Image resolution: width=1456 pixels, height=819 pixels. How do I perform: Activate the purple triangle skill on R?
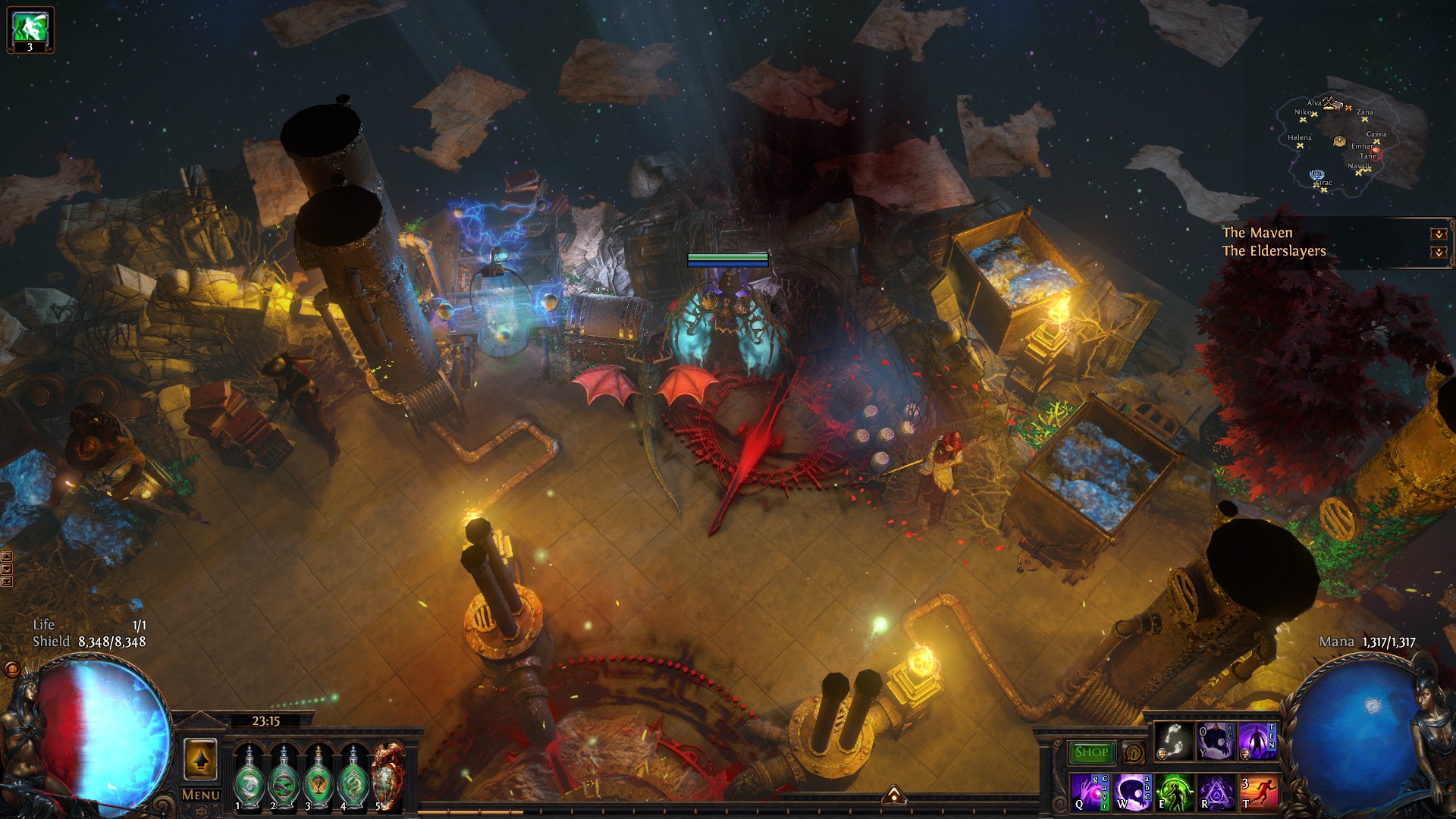pyautogui.click(x=1216, y=792)
